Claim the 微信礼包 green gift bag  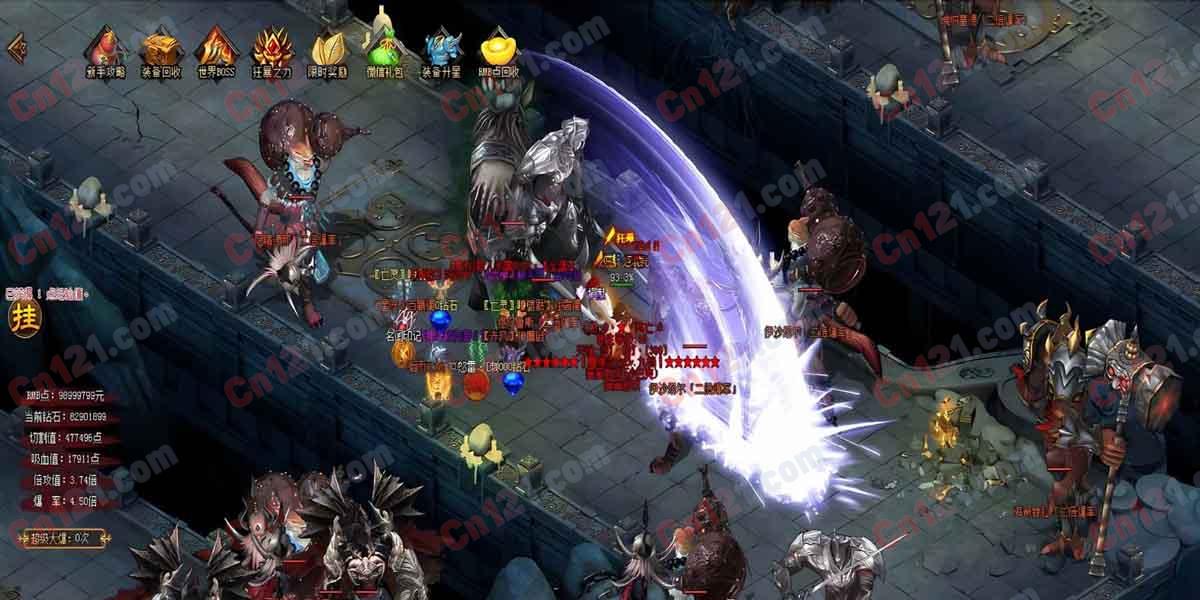click(384, 51)
